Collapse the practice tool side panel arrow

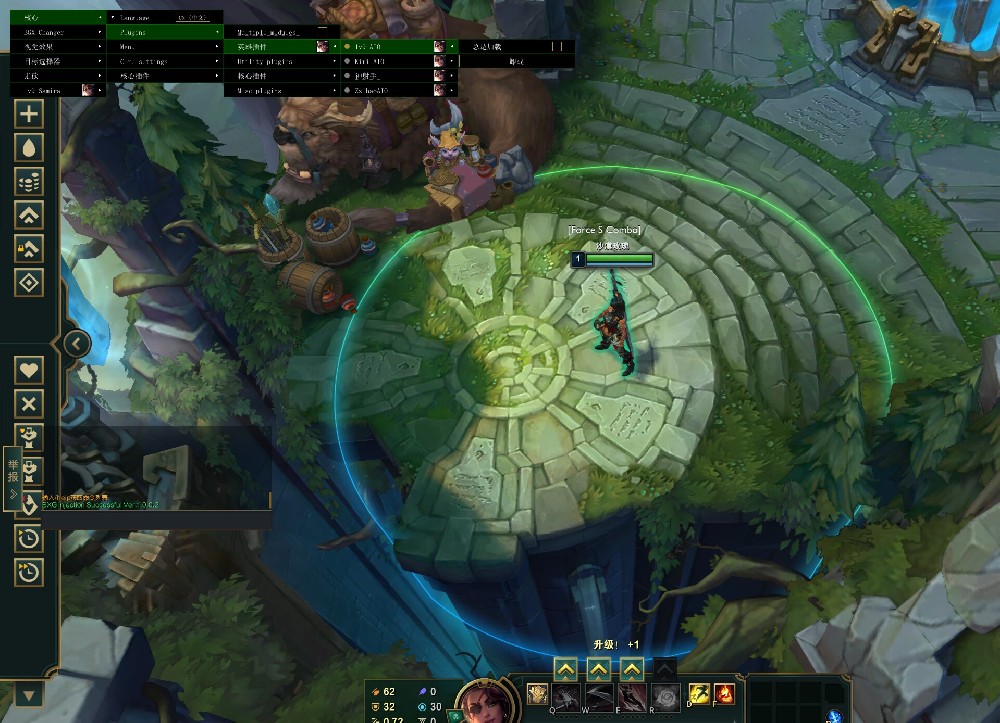[x=77, y=344]
